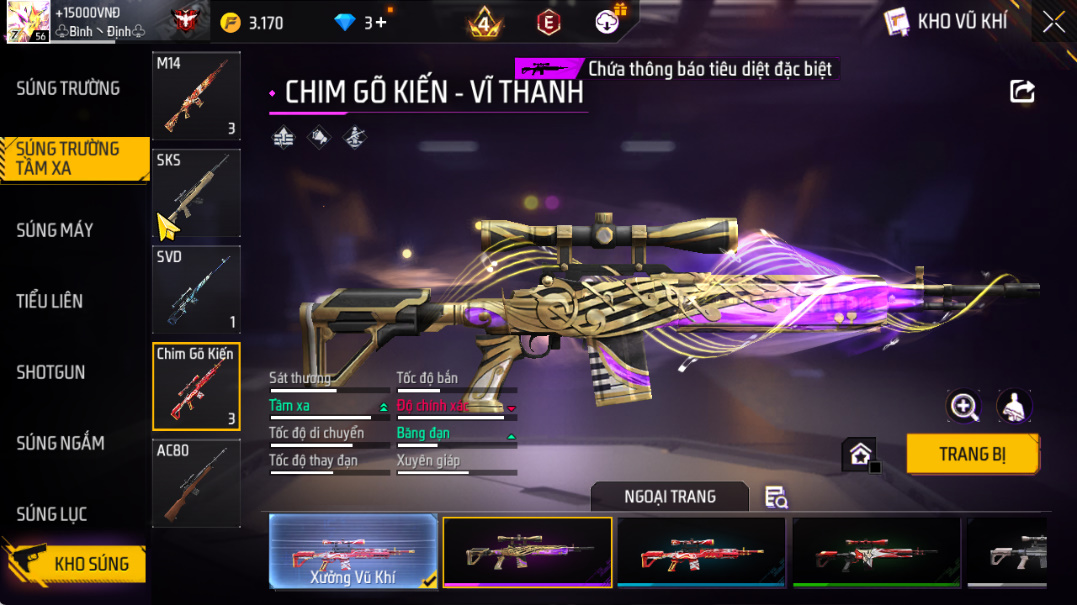Screen dimensions: 1077x605
Task: Choose the SKS weapon slot
Action: 196,192
